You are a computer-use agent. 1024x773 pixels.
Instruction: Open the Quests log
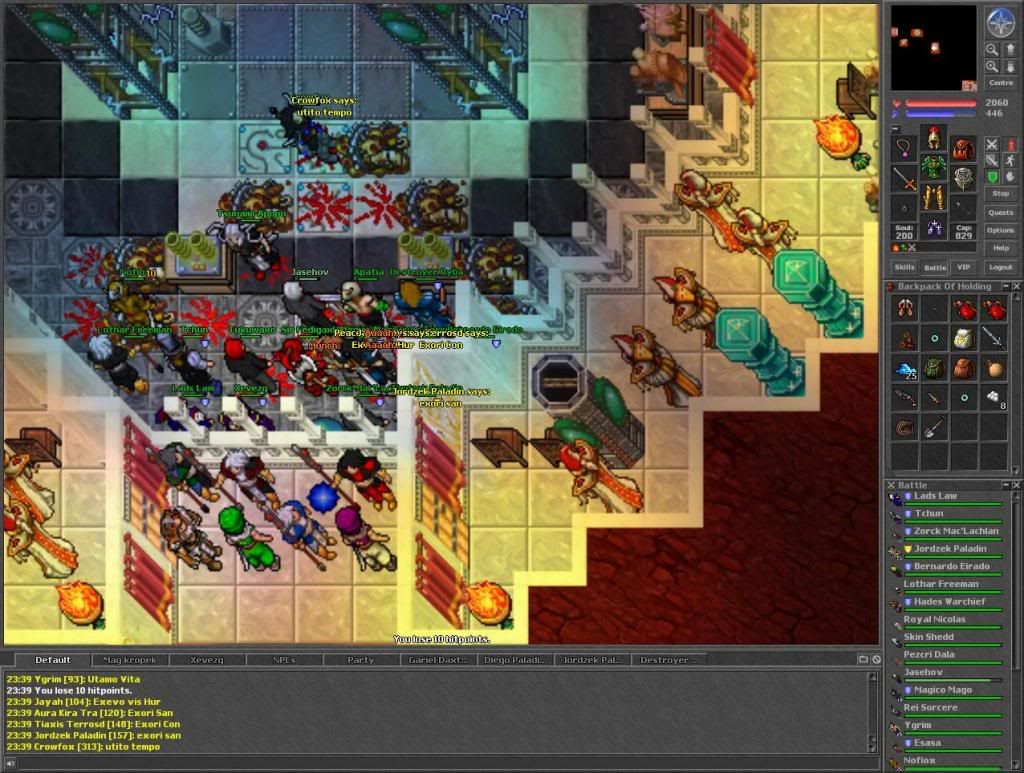[1000, 212]
